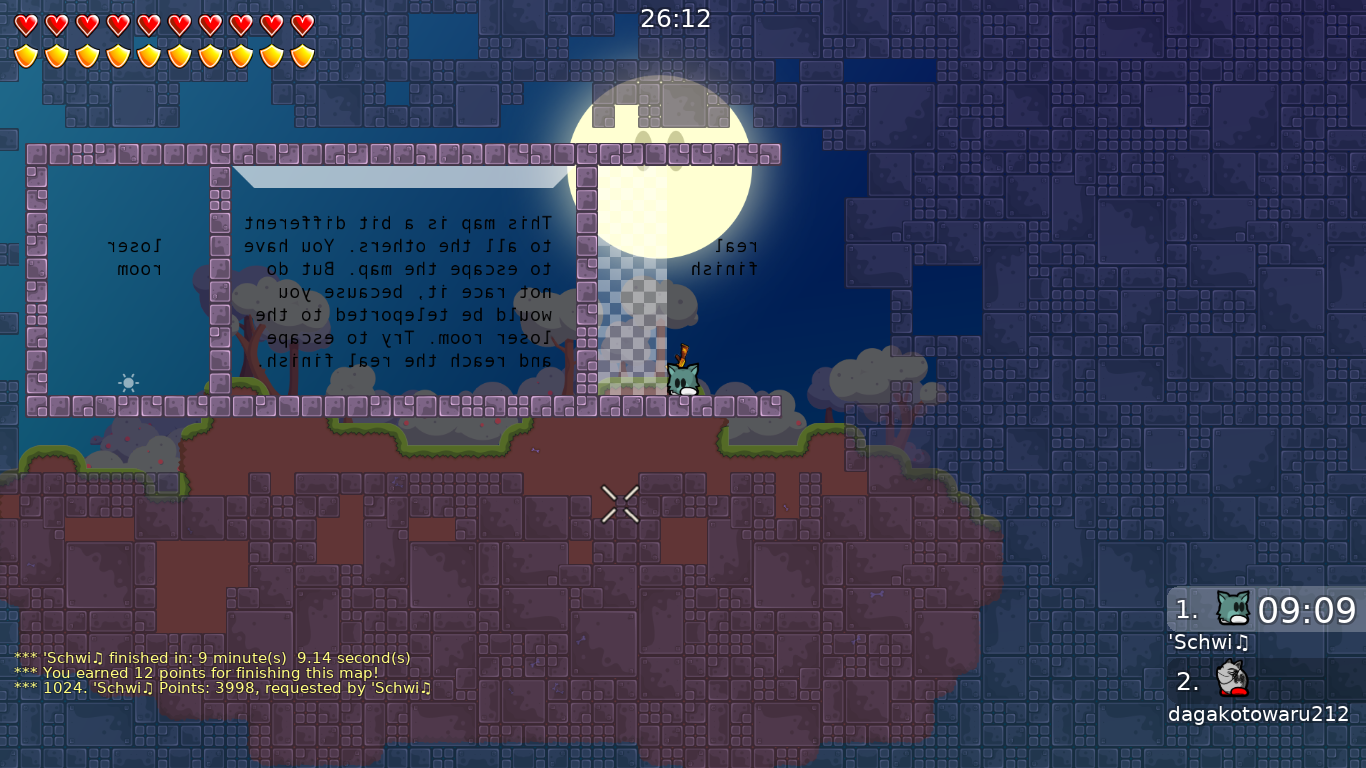This screenshot has height=768, width=1366.
Task: Click the cat tee avatar beside rank 1
Action: [x=1232, y=605]
